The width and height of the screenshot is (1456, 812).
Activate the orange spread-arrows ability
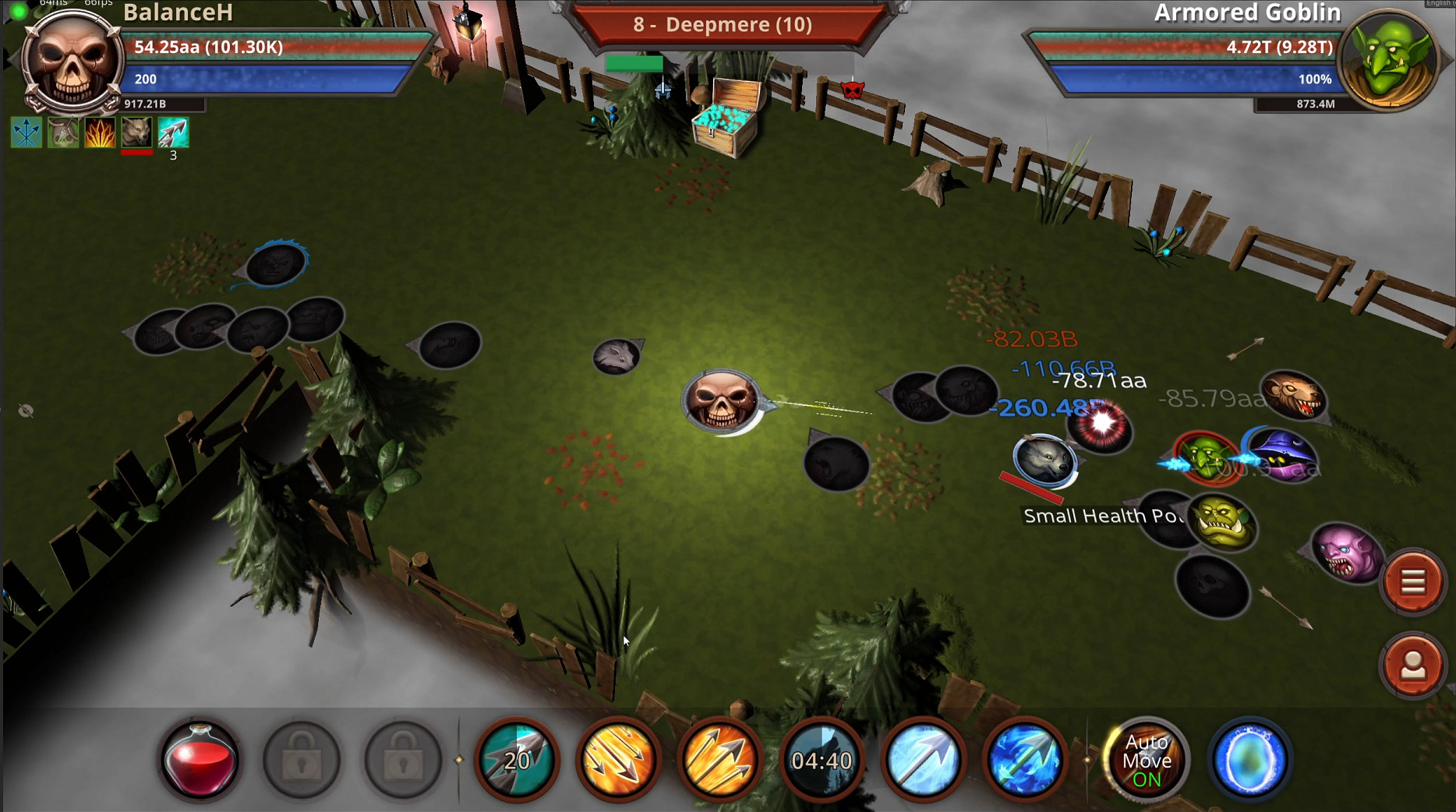pos(616,760)
